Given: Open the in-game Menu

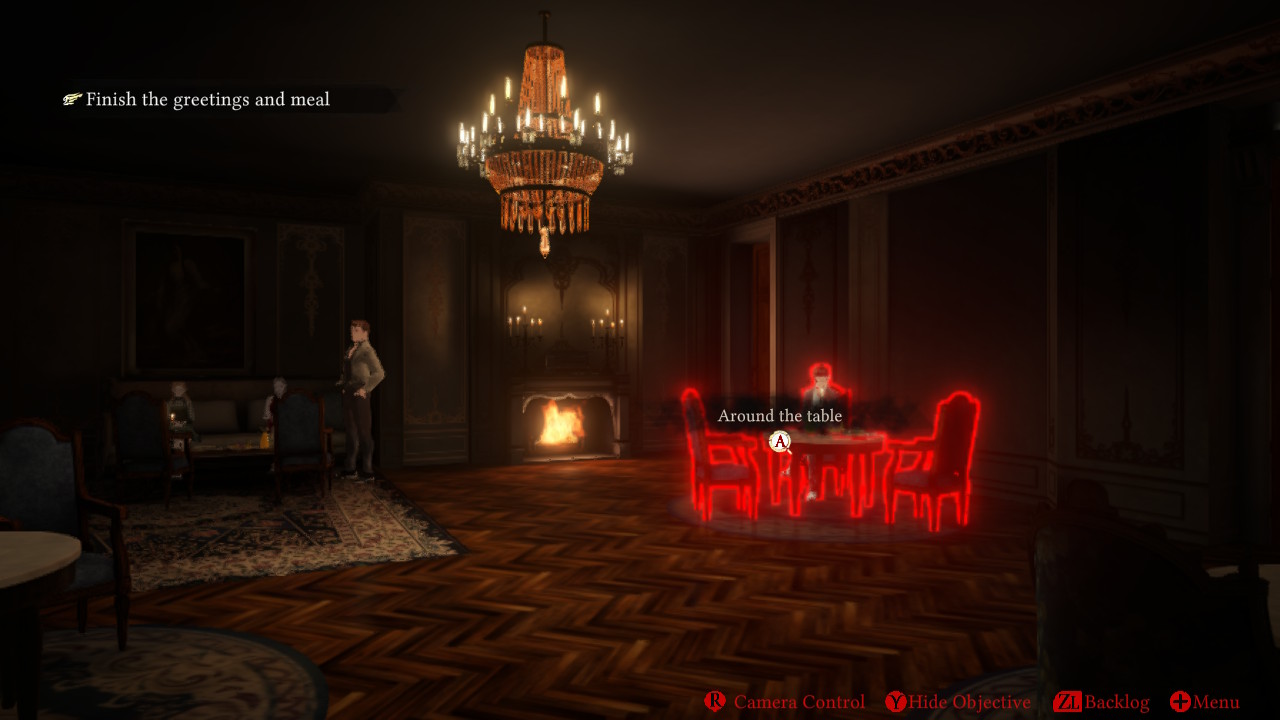Looking at the screenshot, I should 1217,702.
